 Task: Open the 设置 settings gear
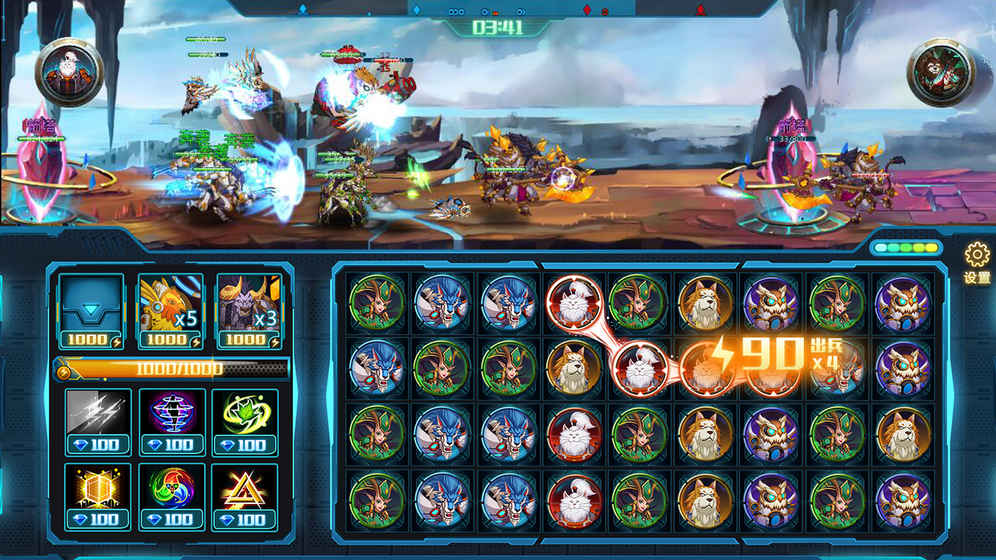[976, 262]
